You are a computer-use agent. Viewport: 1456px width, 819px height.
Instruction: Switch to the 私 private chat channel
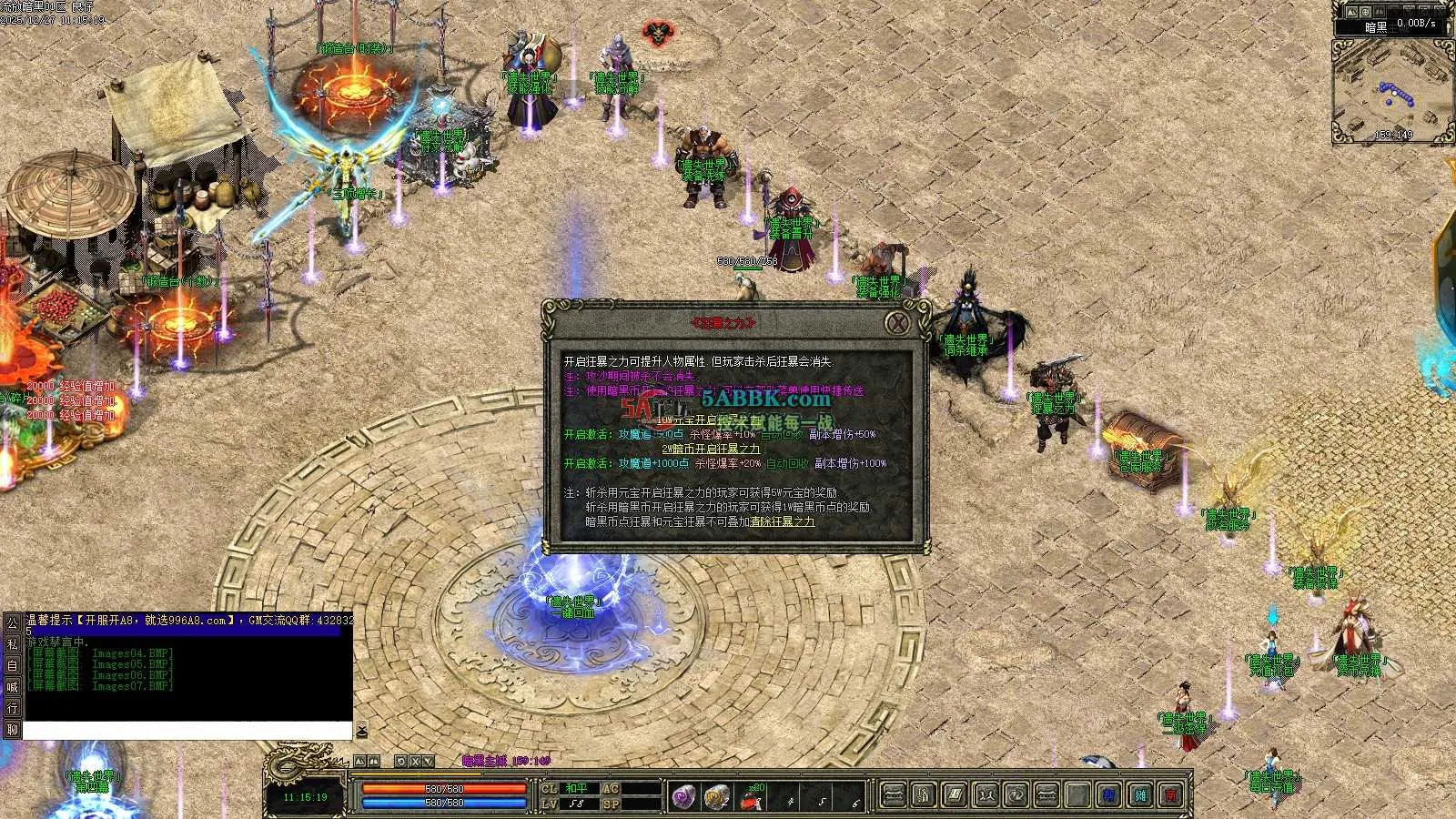[x=12, y=644]
